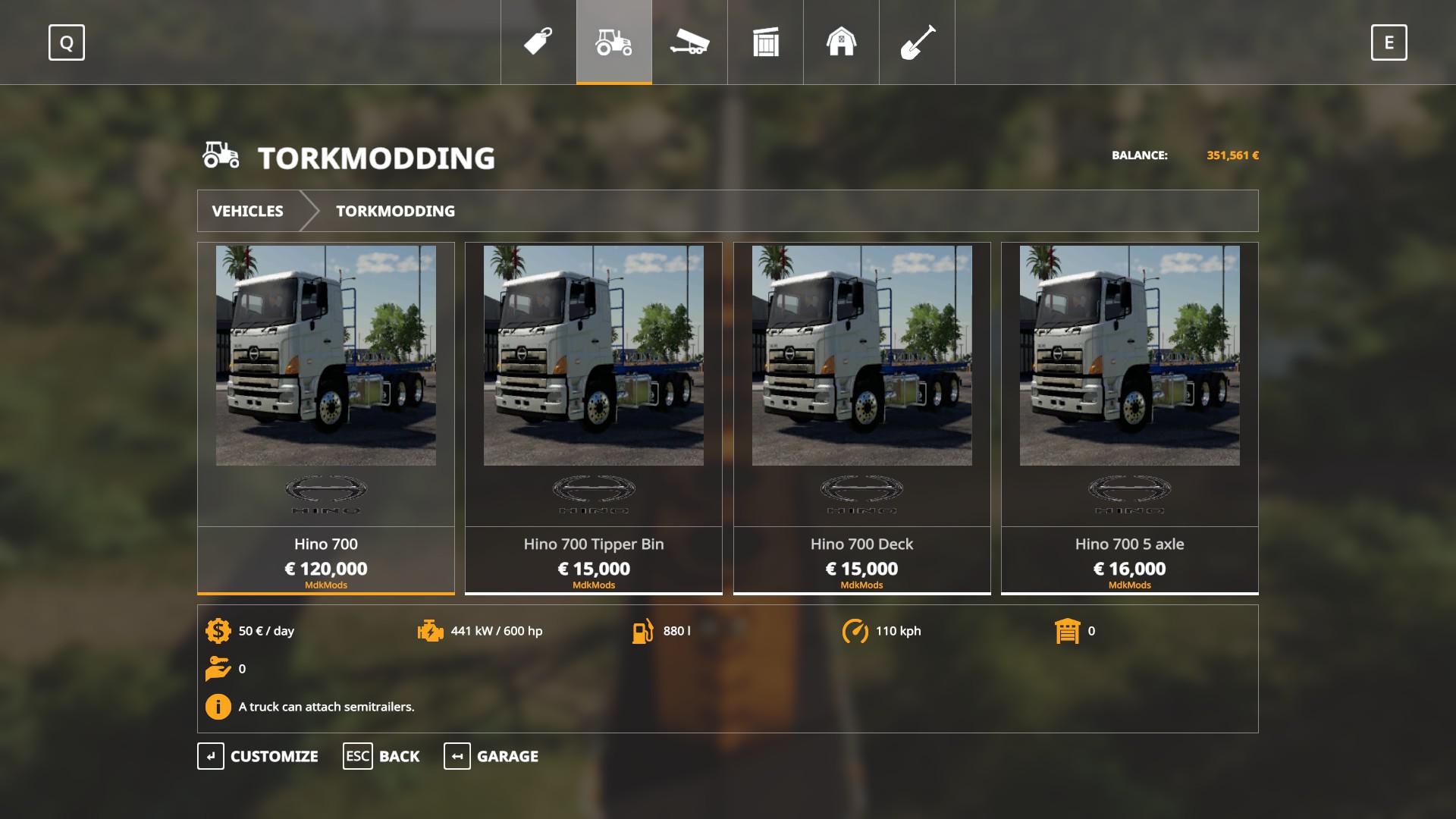Image resolution: width=1456 pixels, height=819 pixels.
Task: Open the price tag sales tab
Action: coord(538,42)
